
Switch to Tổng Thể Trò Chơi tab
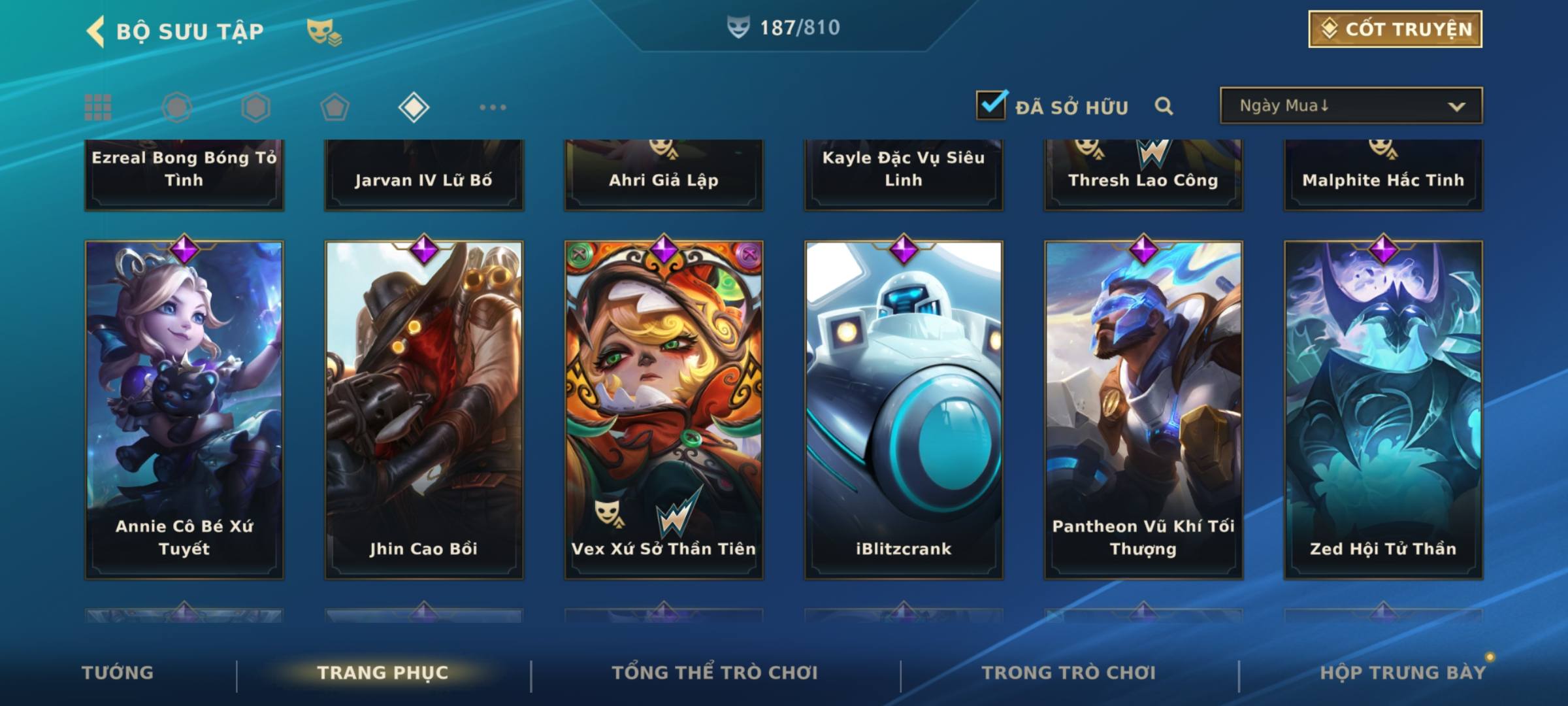click(x=714, y=673)
